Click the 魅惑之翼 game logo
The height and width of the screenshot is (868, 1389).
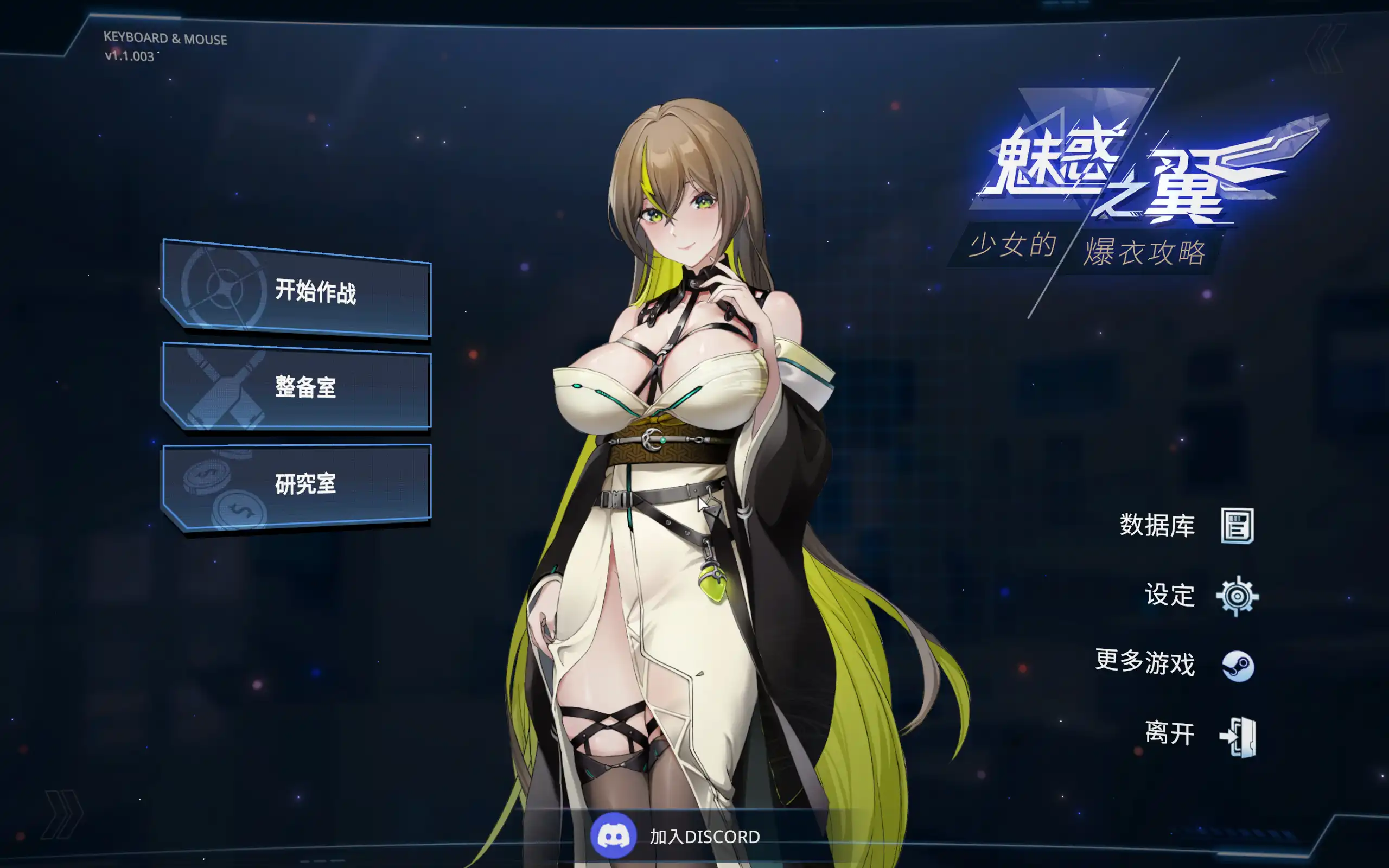pos(1119,172)
